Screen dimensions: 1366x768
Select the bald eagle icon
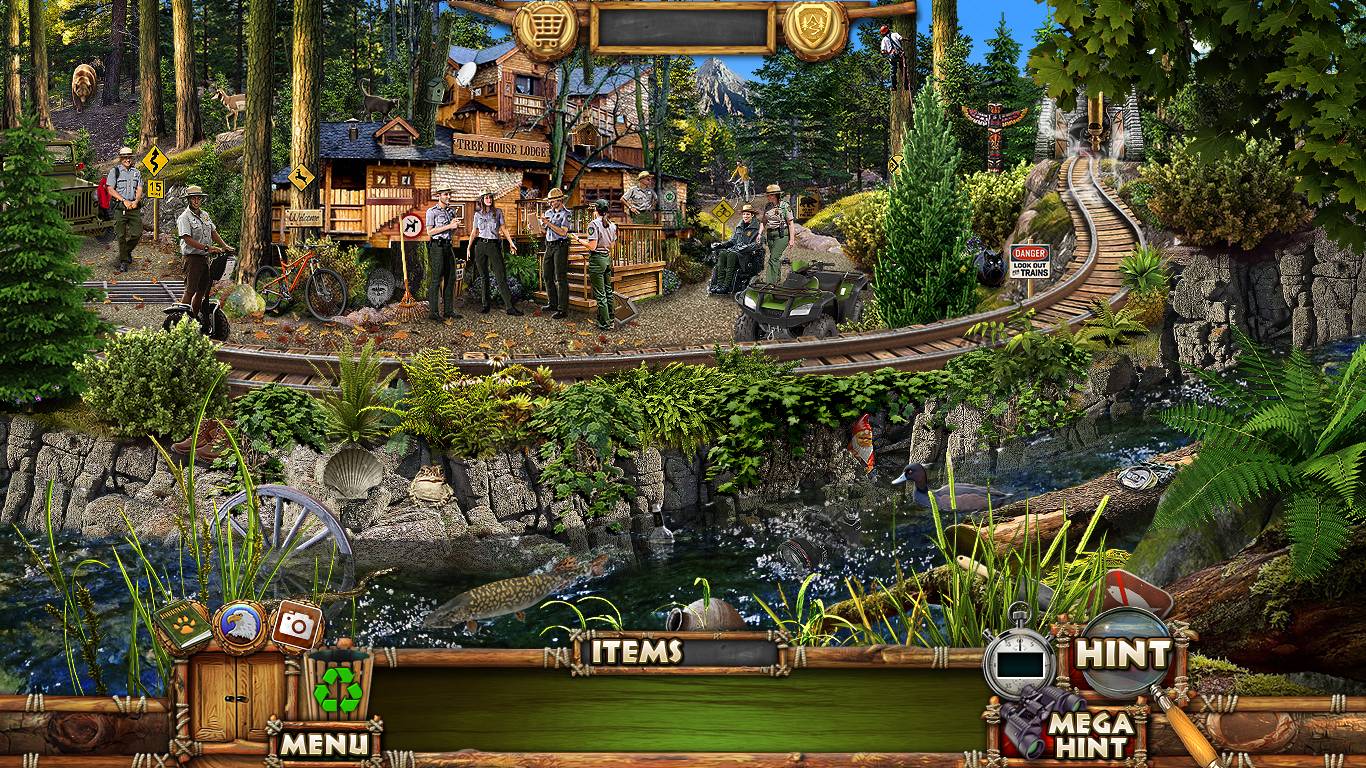tap(239, 627)
